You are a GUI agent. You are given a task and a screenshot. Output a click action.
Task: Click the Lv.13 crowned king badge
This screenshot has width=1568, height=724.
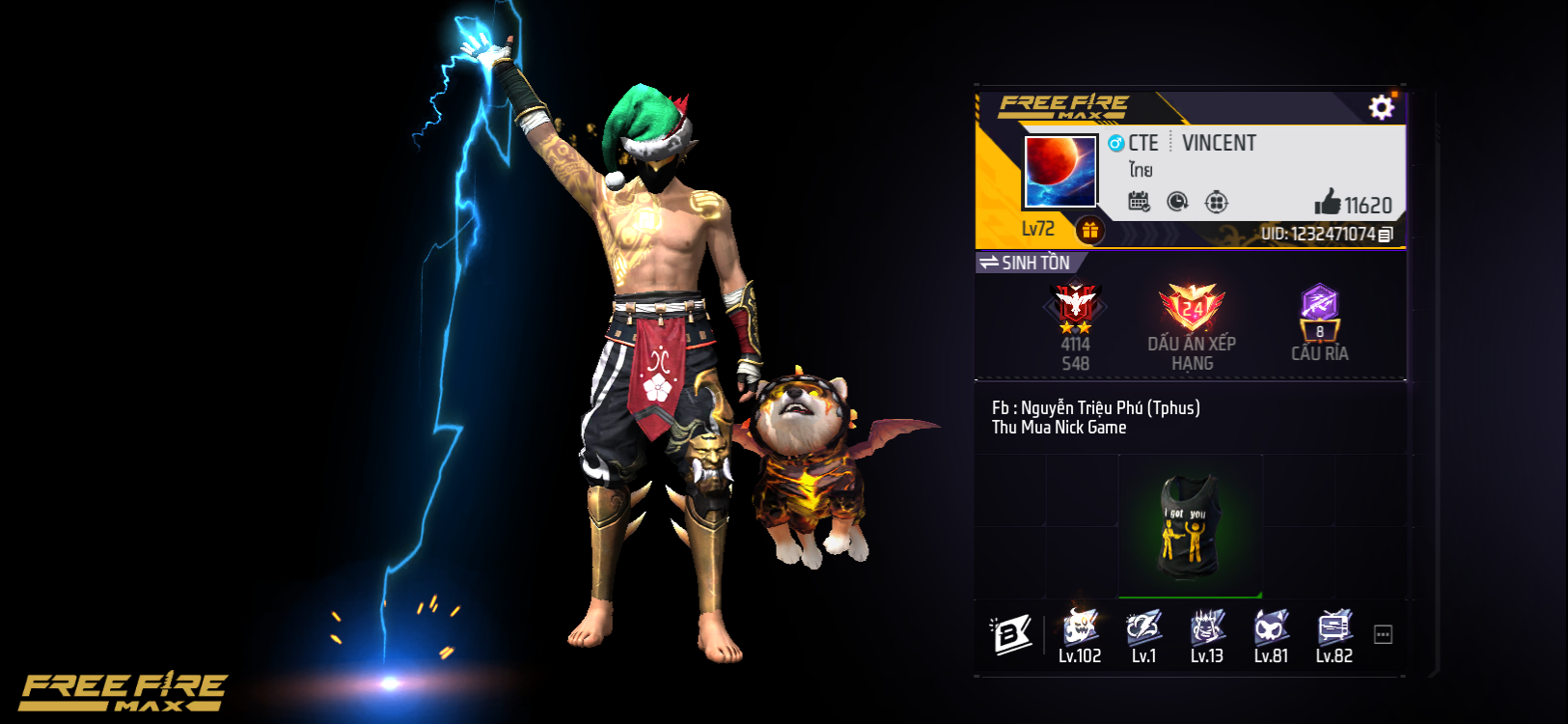click(1205, 627)
